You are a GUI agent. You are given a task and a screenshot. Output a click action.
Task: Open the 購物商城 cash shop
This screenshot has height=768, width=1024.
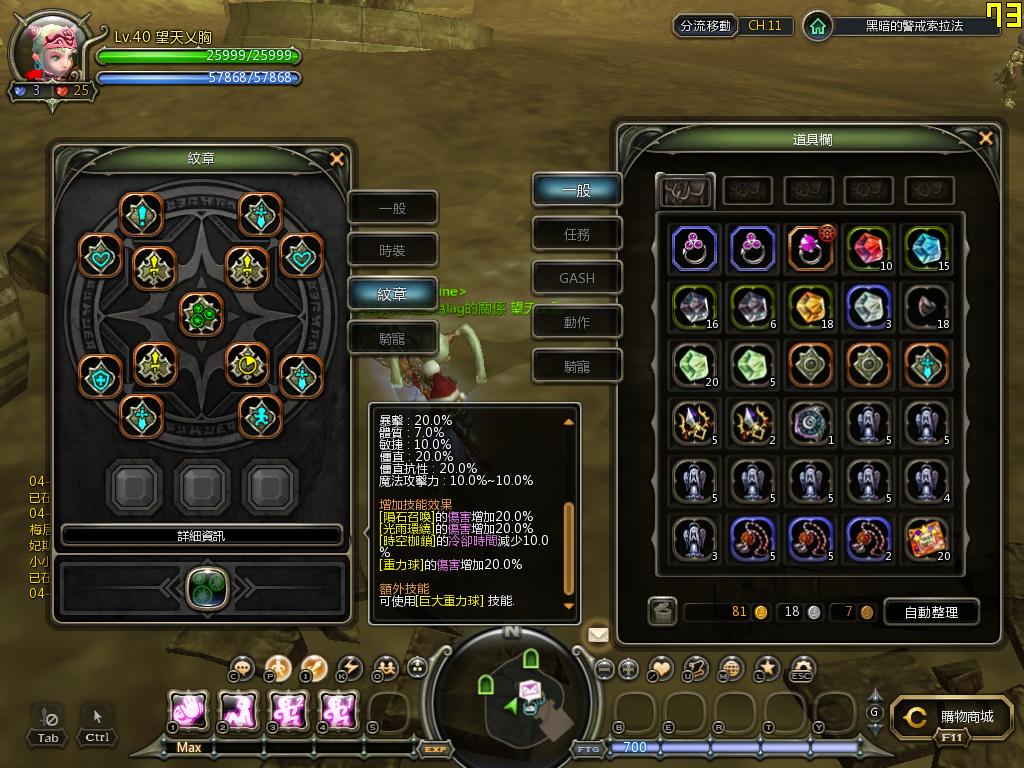(x=947, y=717)
